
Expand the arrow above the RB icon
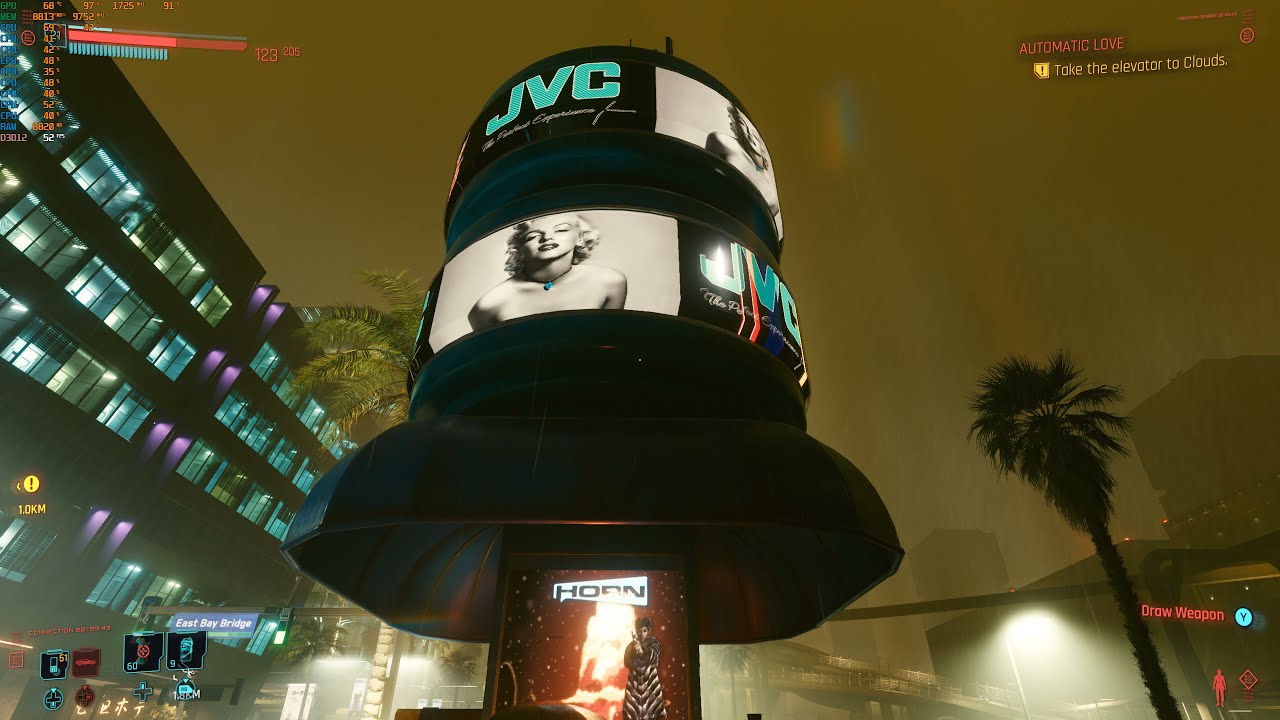pyautogui.click(x=185, y=680)
